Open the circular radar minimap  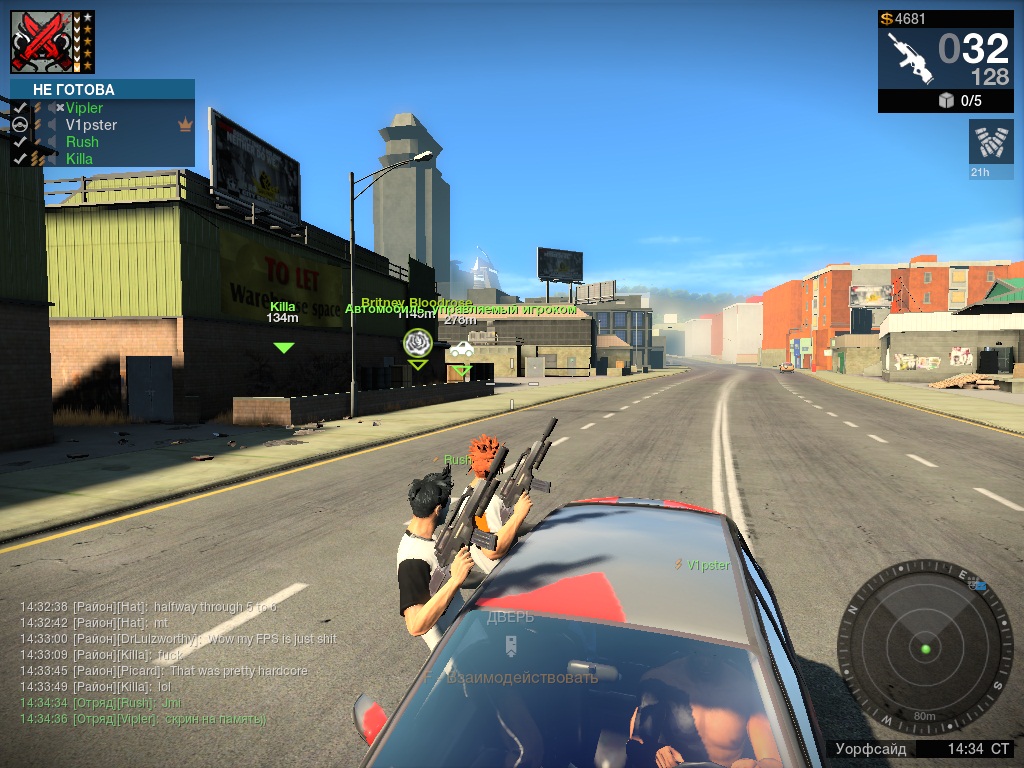[925, 648]
